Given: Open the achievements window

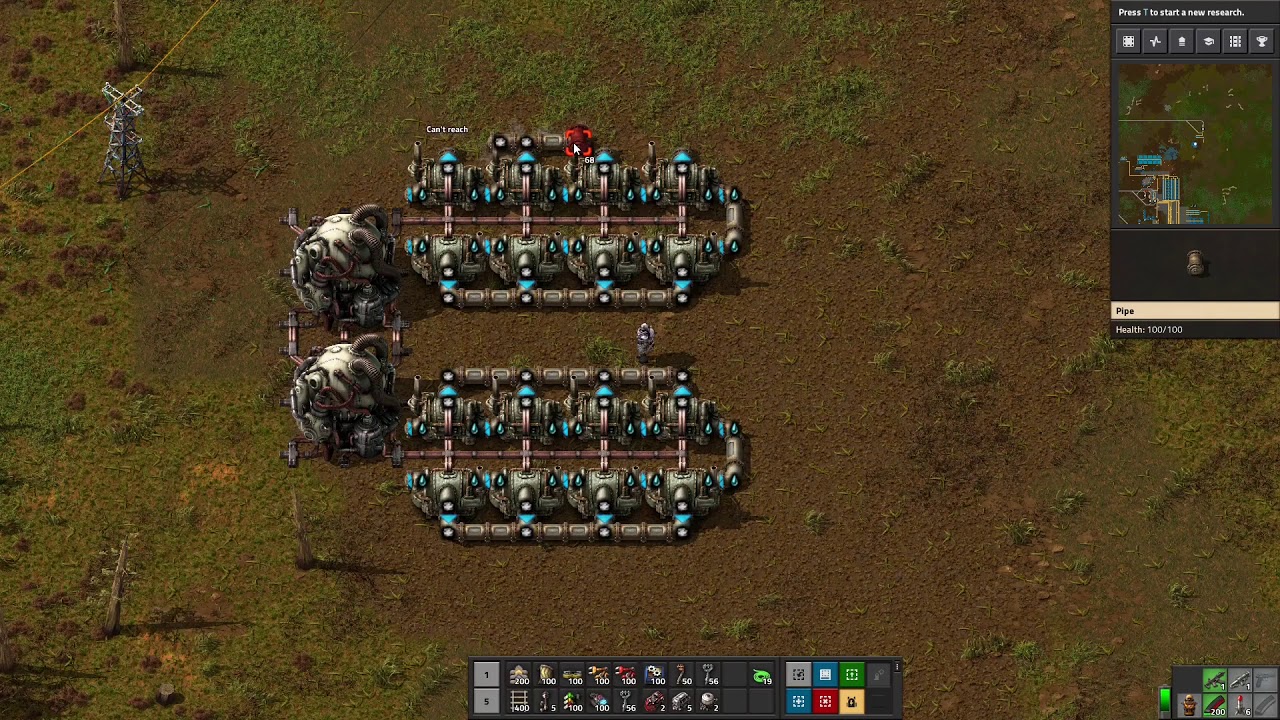Looking at the screenshot, I should 1261,41.
